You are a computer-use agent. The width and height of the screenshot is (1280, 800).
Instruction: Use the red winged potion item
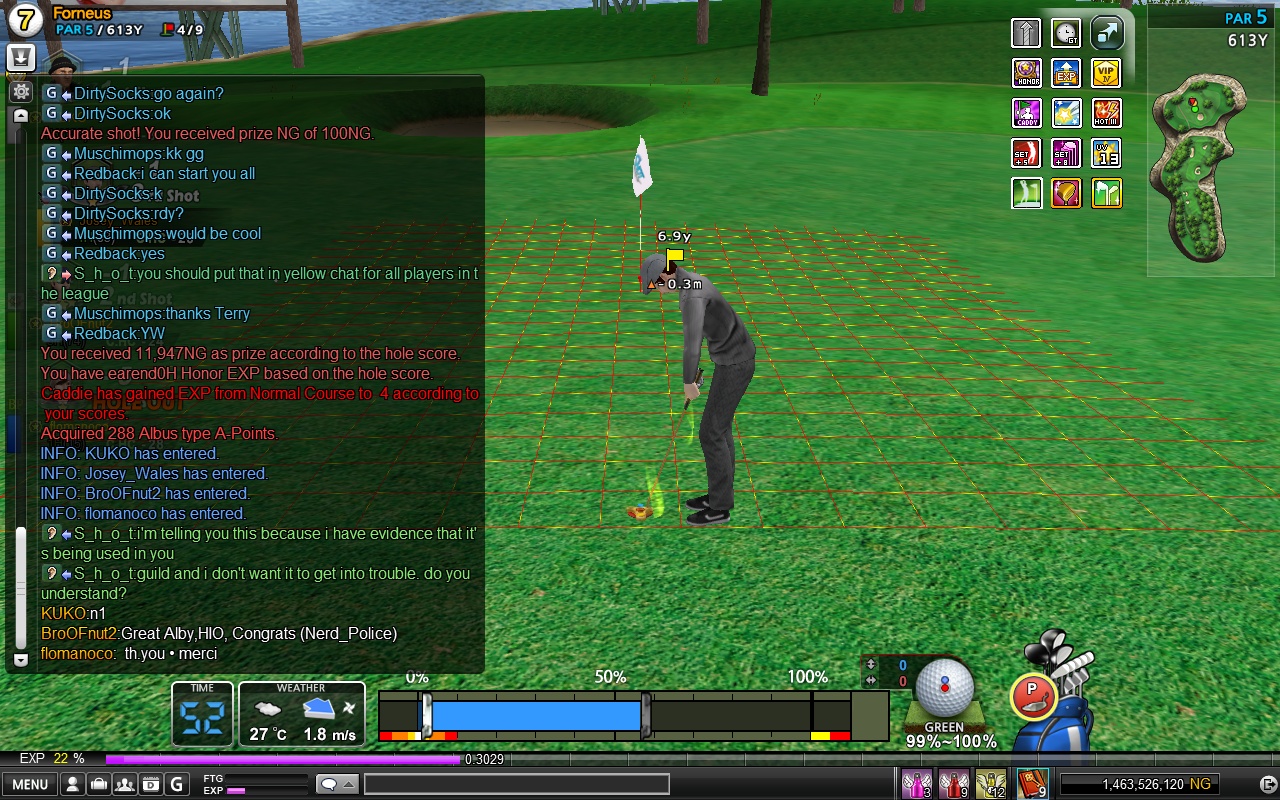[953, 784]
